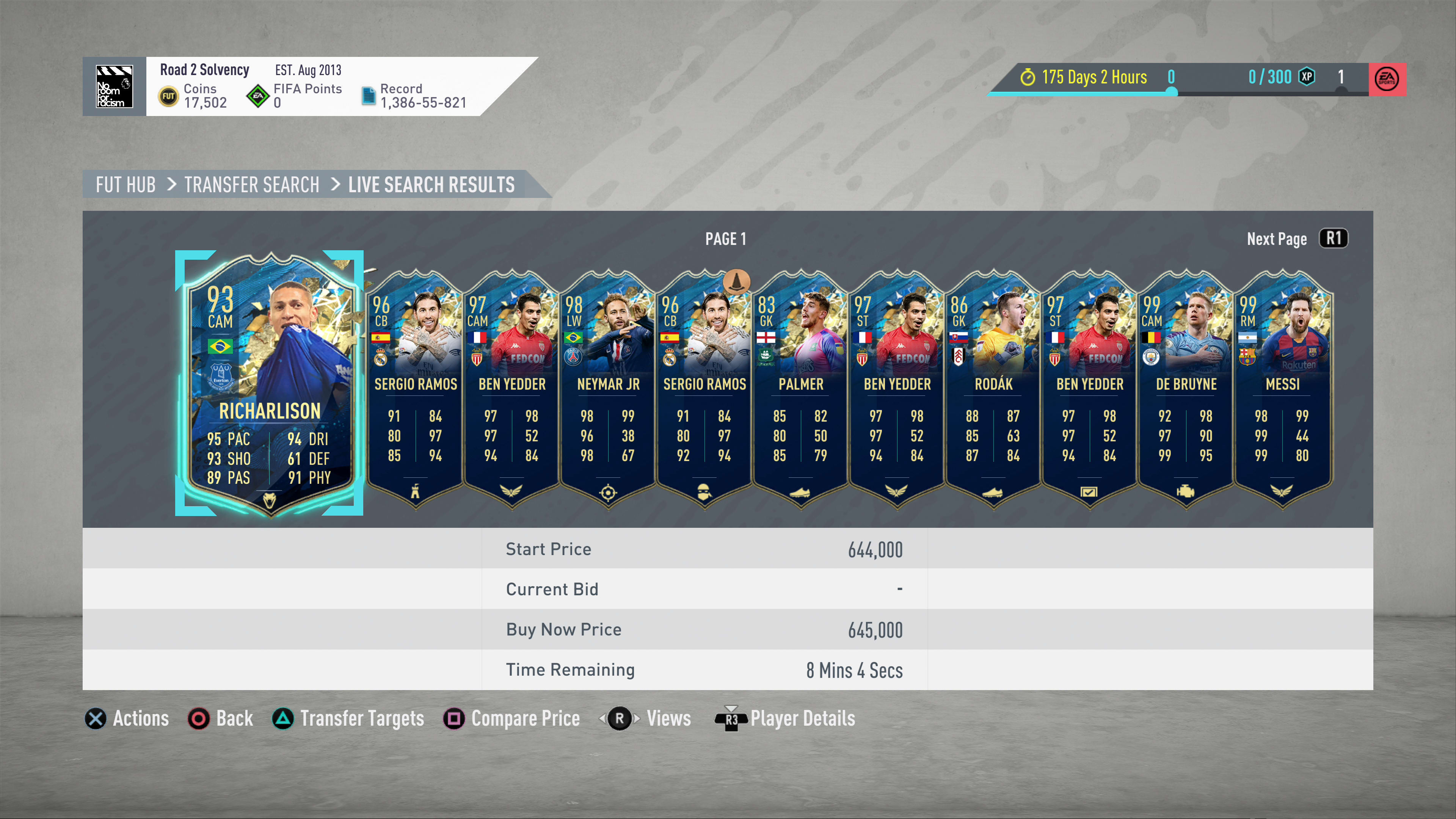
Task: Choose the Neymar Jr 98 LW card
Action: 608,390
